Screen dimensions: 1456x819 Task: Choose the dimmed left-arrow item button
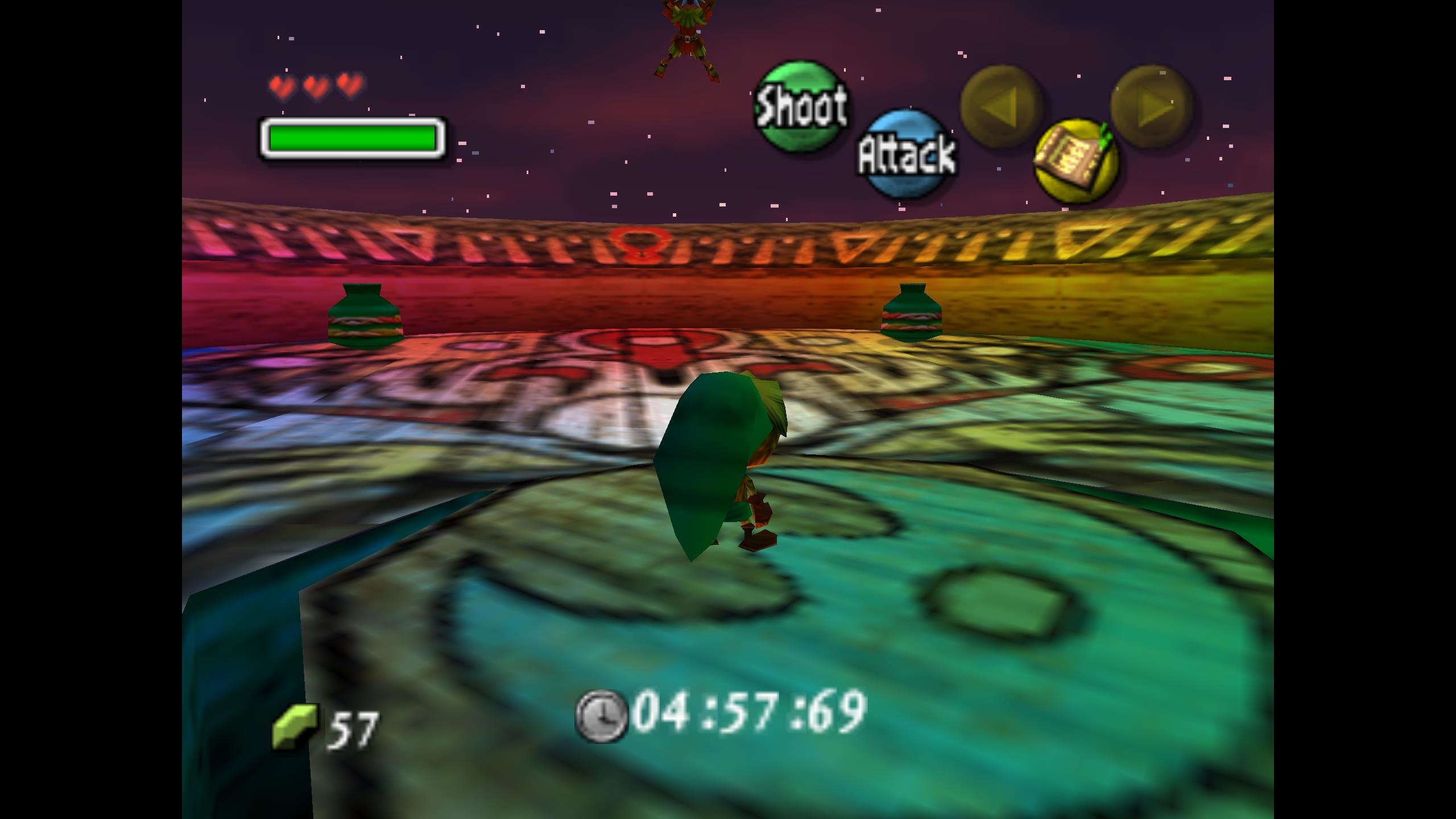[1001, 106]
